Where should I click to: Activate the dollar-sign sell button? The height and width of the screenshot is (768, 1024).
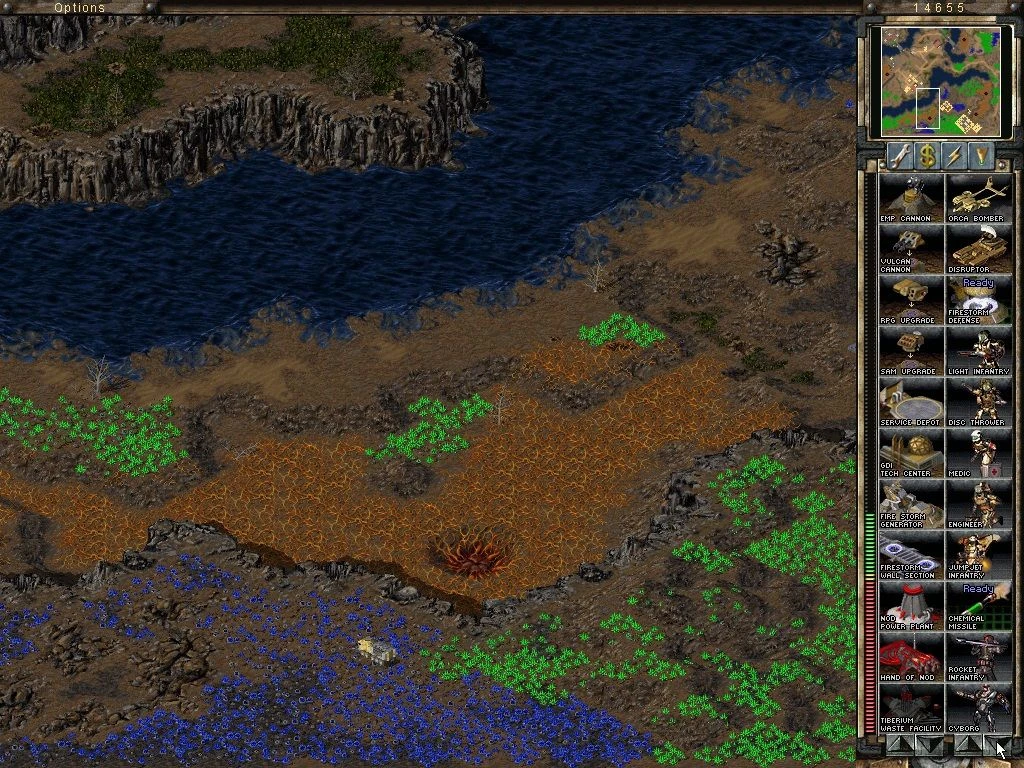[928, 156]
